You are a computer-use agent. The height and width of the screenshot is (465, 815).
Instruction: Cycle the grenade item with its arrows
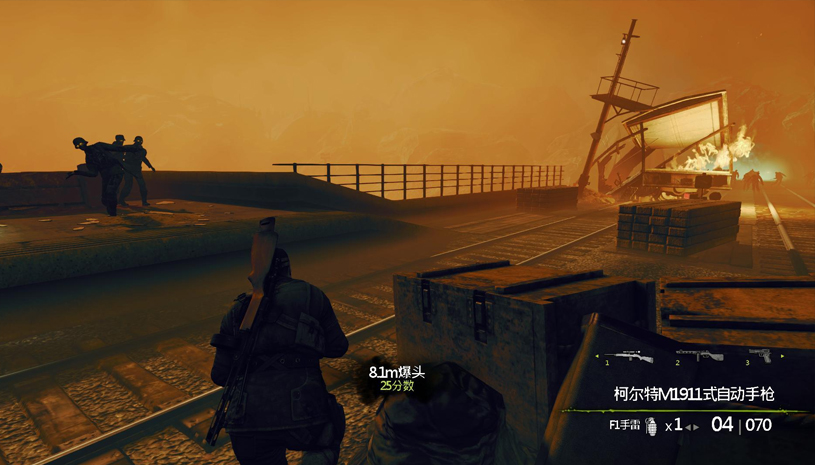point(690,425)
